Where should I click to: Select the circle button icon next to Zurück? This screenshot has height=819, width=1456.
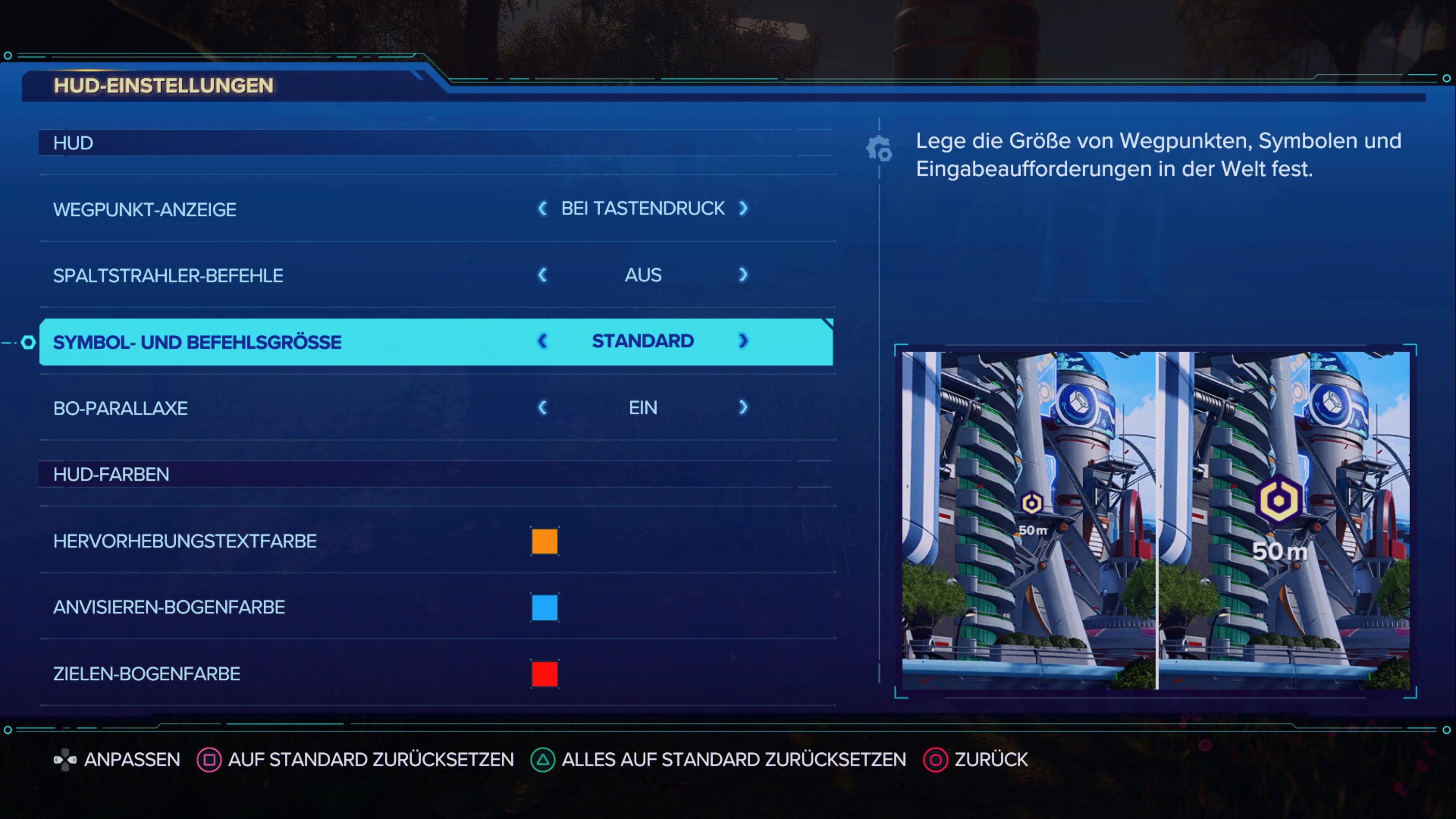[x=936, y=759]
